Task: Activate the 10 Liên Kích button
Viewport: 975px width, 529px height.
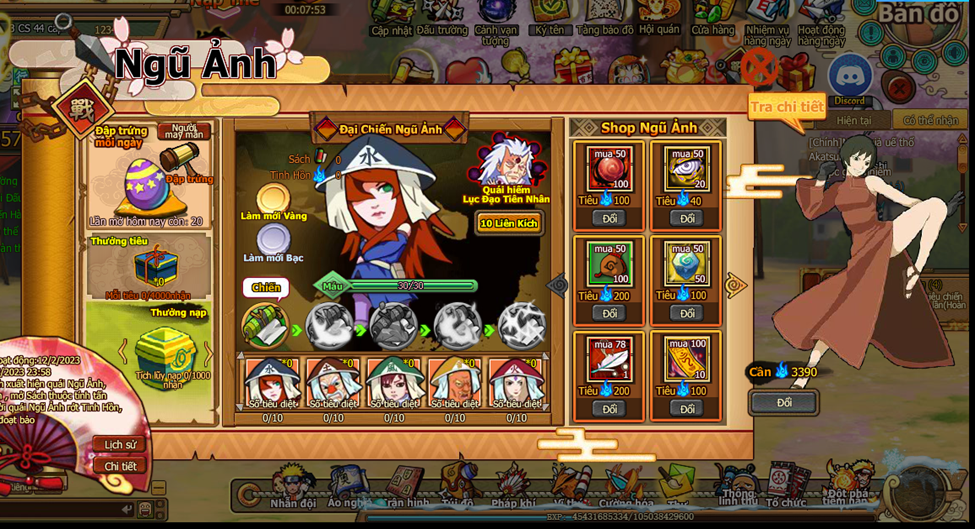Action: (508, 223)
